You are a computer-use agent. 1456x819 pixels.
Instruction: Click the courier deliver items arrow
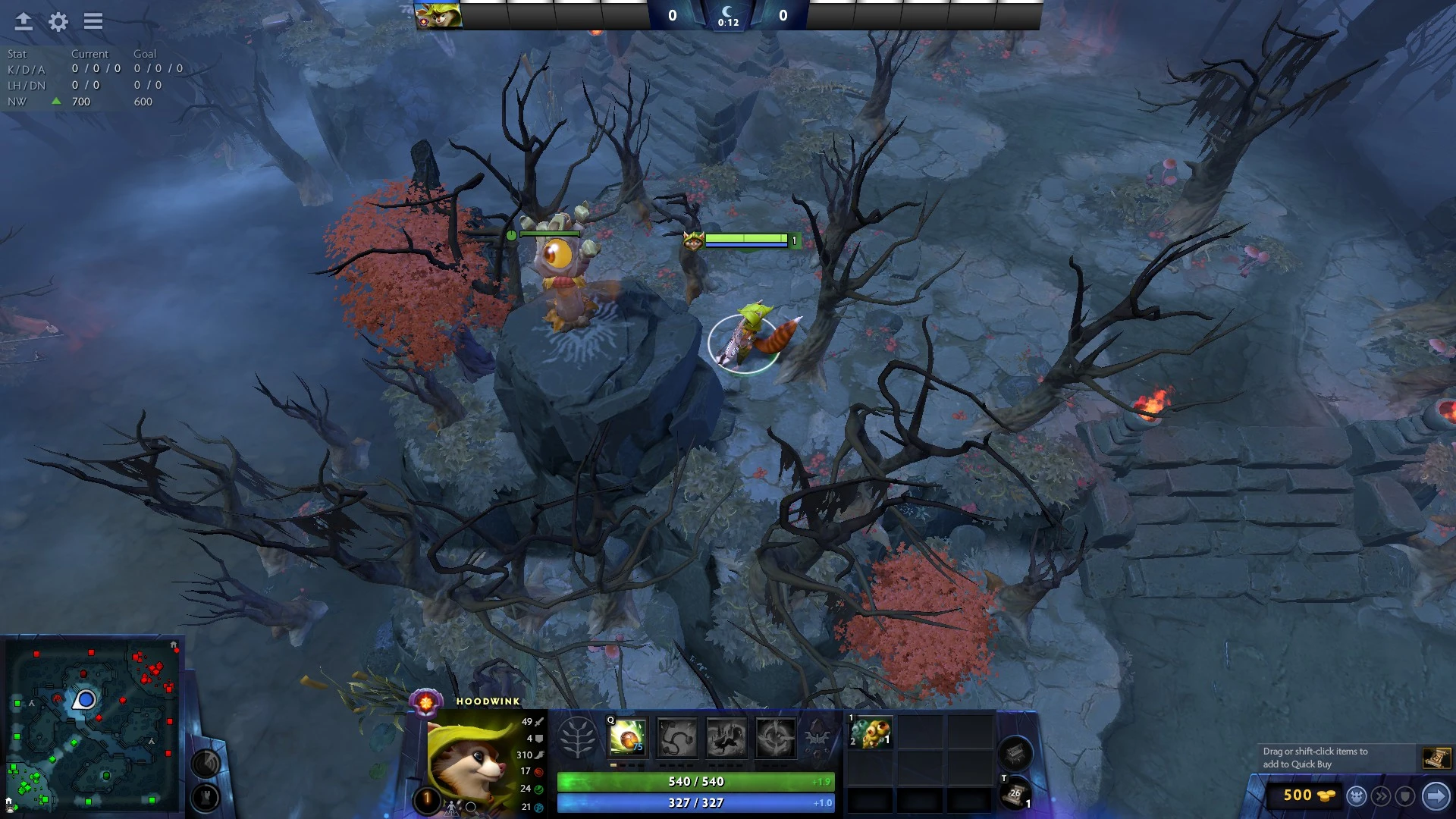tap(1436, 795)
